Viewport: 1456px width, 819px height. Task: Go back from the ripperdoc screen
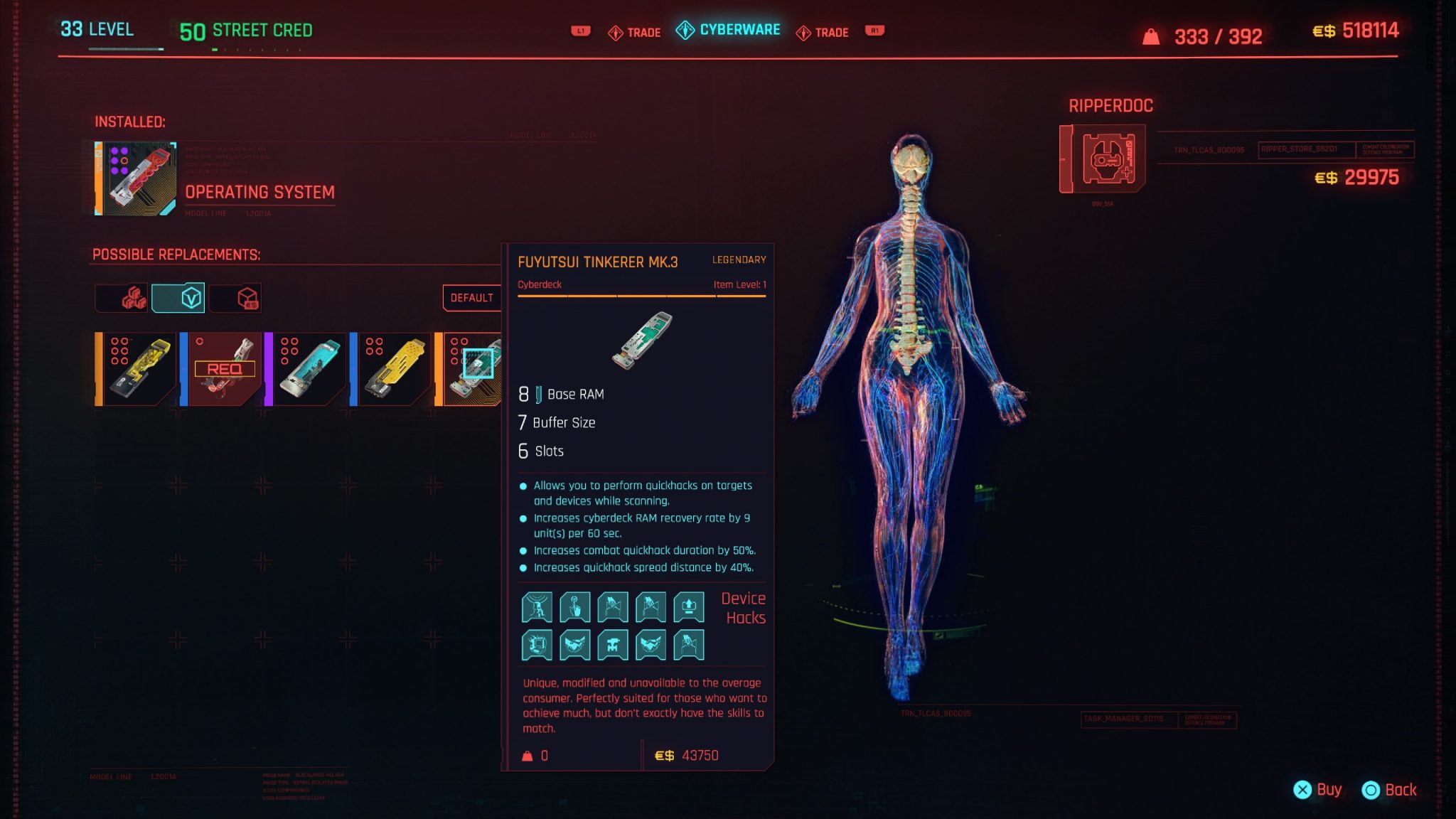pos(1389,790)
